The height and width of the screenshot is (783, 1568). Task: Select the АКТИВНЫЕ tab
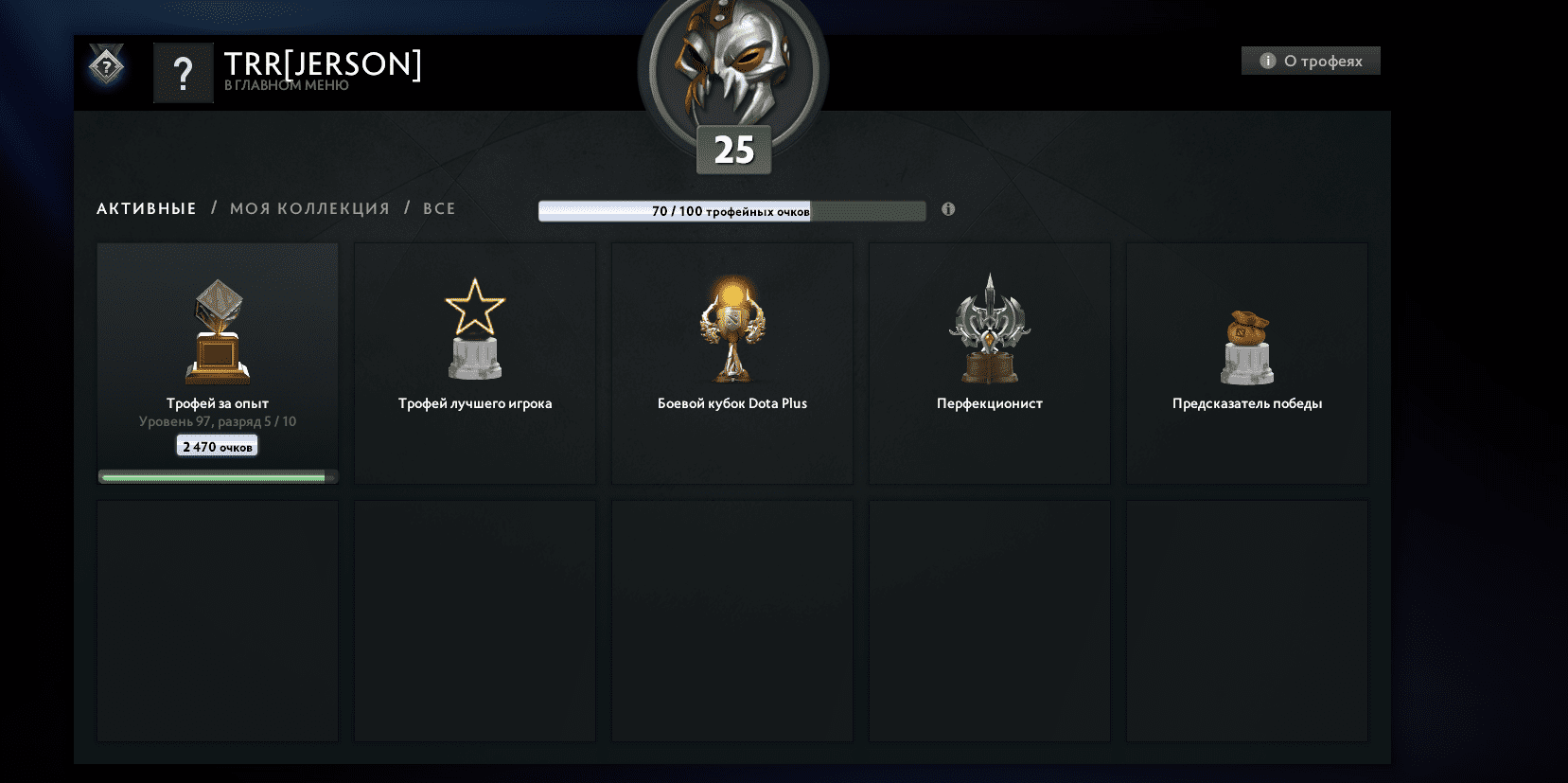(x=147, y=208)
